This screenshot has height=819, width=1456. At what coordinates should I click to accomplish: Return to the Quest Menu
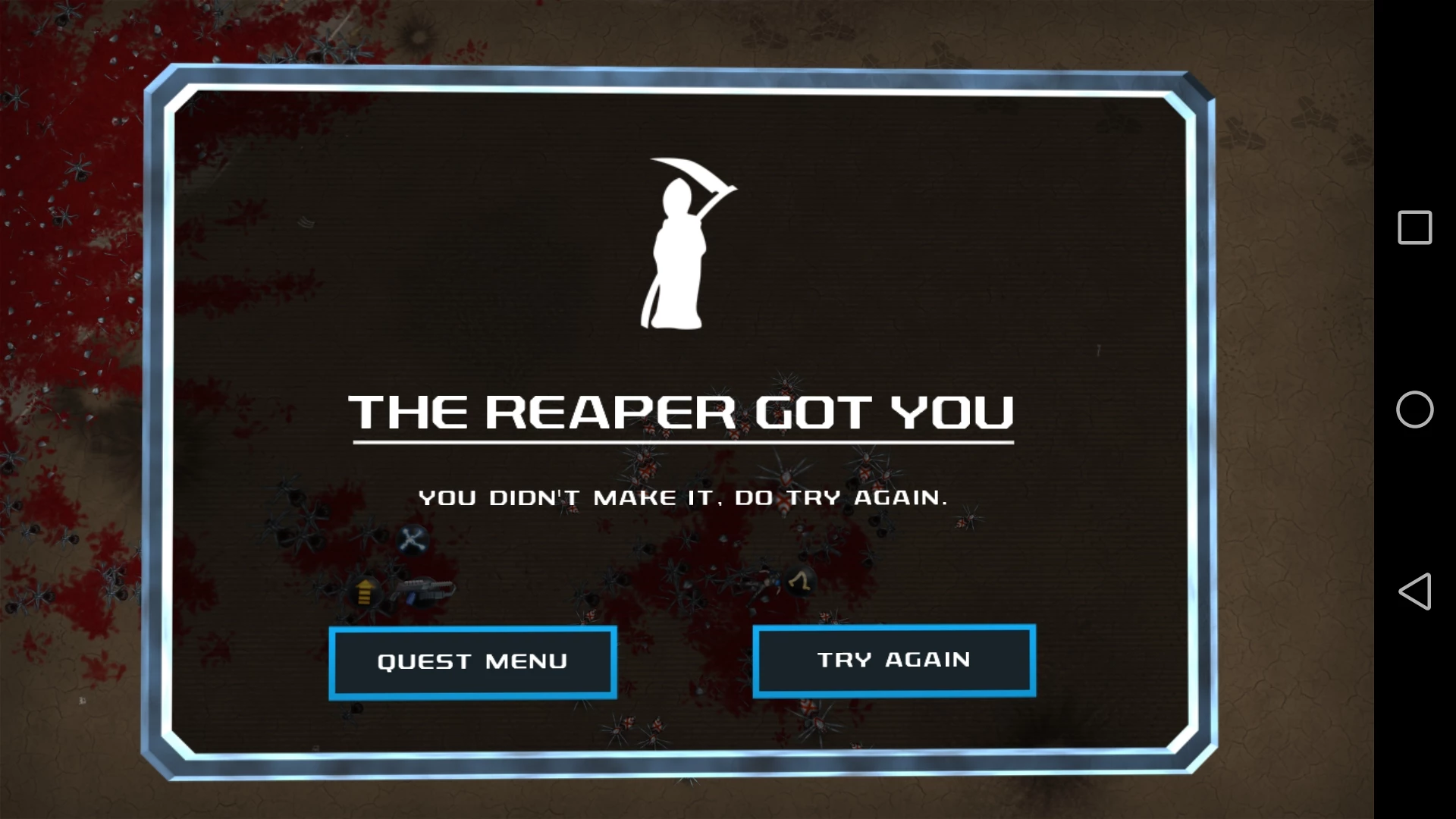point(472,662)
